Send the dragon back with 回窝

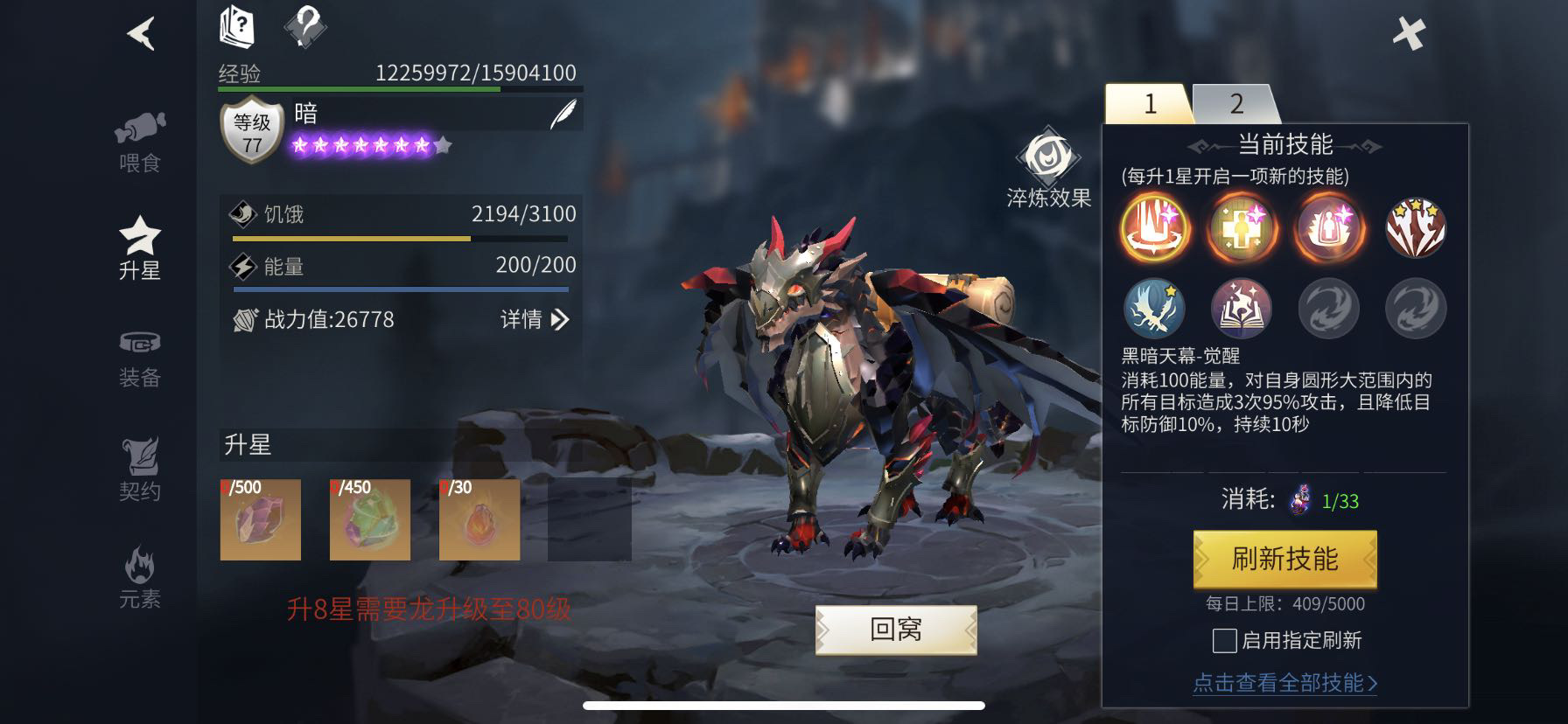(896, 630)
